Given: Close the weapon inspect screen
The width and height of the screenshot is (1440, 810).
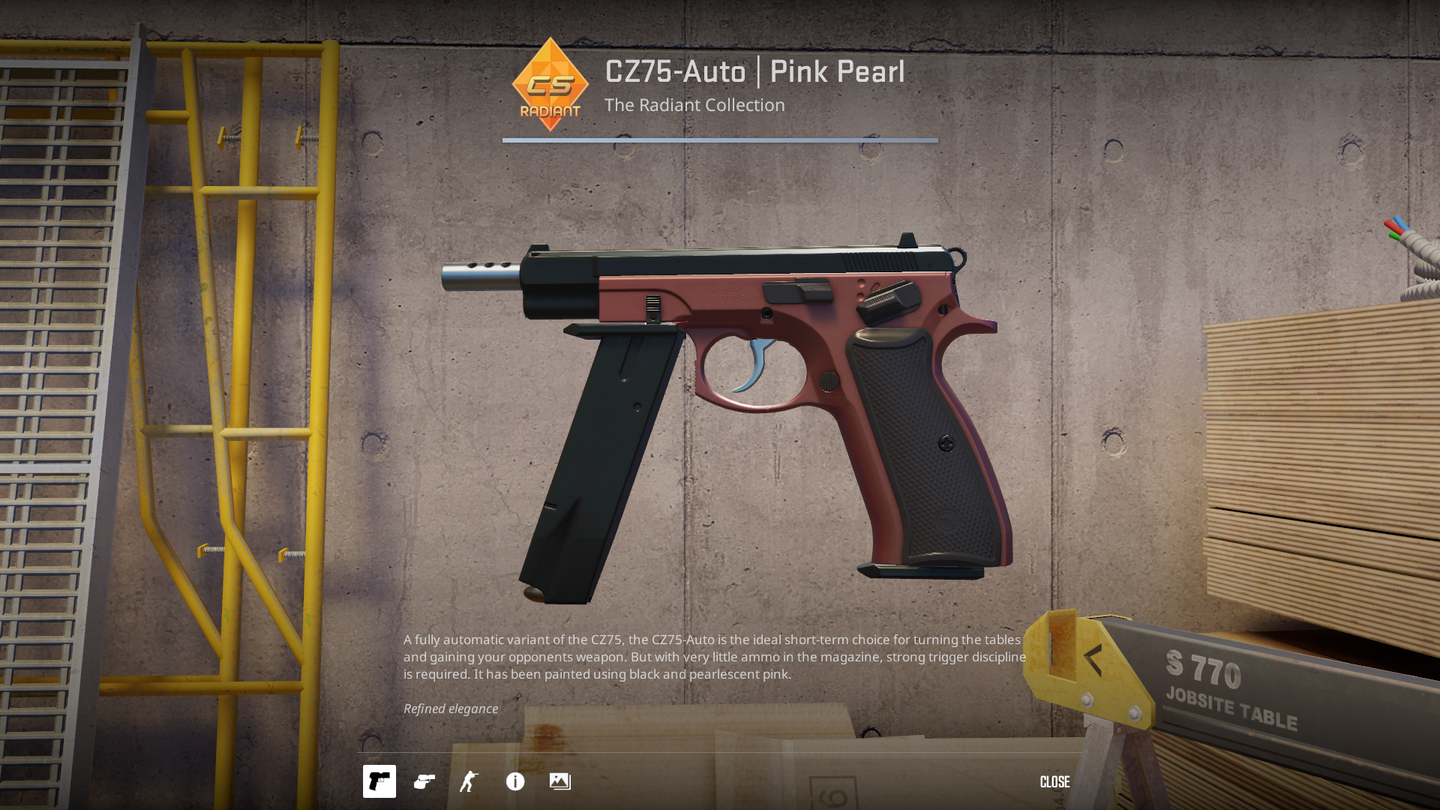Looking at the screenshot, I should [1054, 782].
